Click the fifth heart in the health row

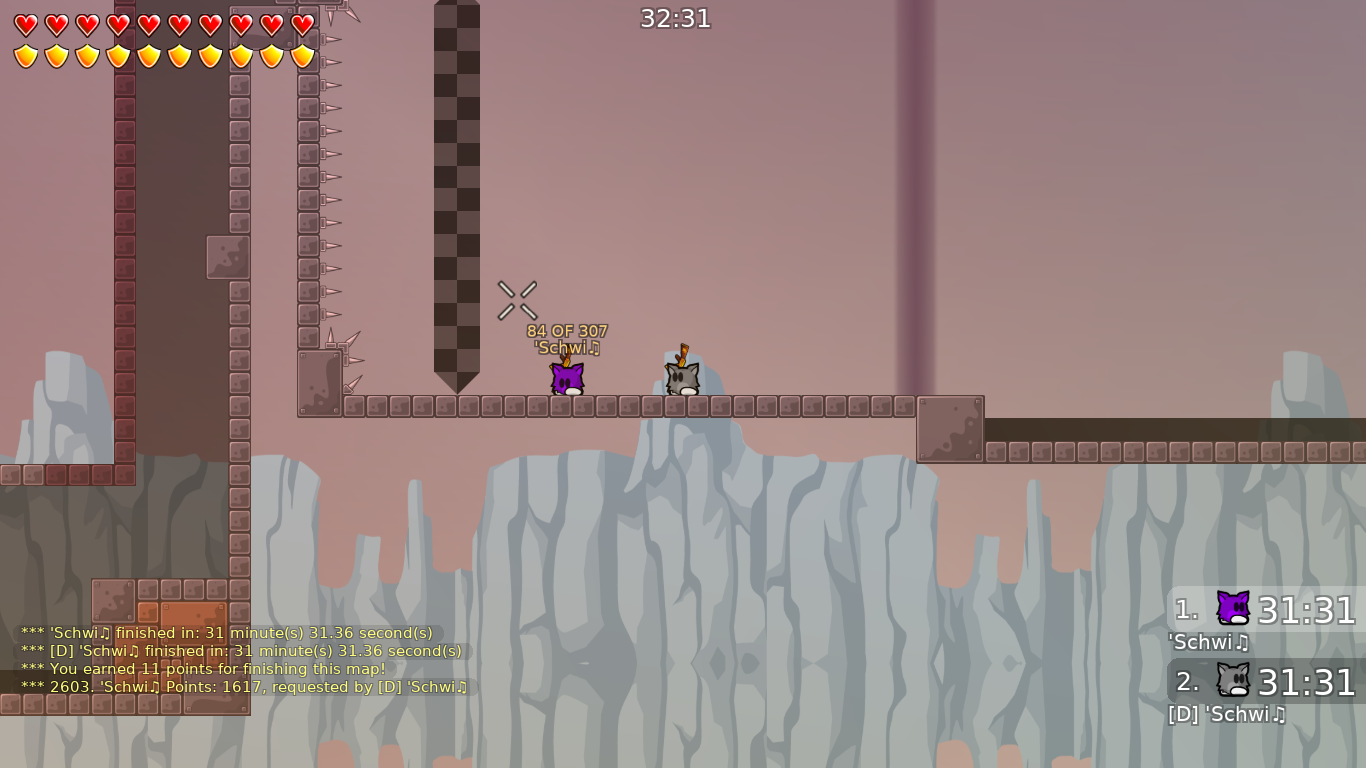coord(148,25)
